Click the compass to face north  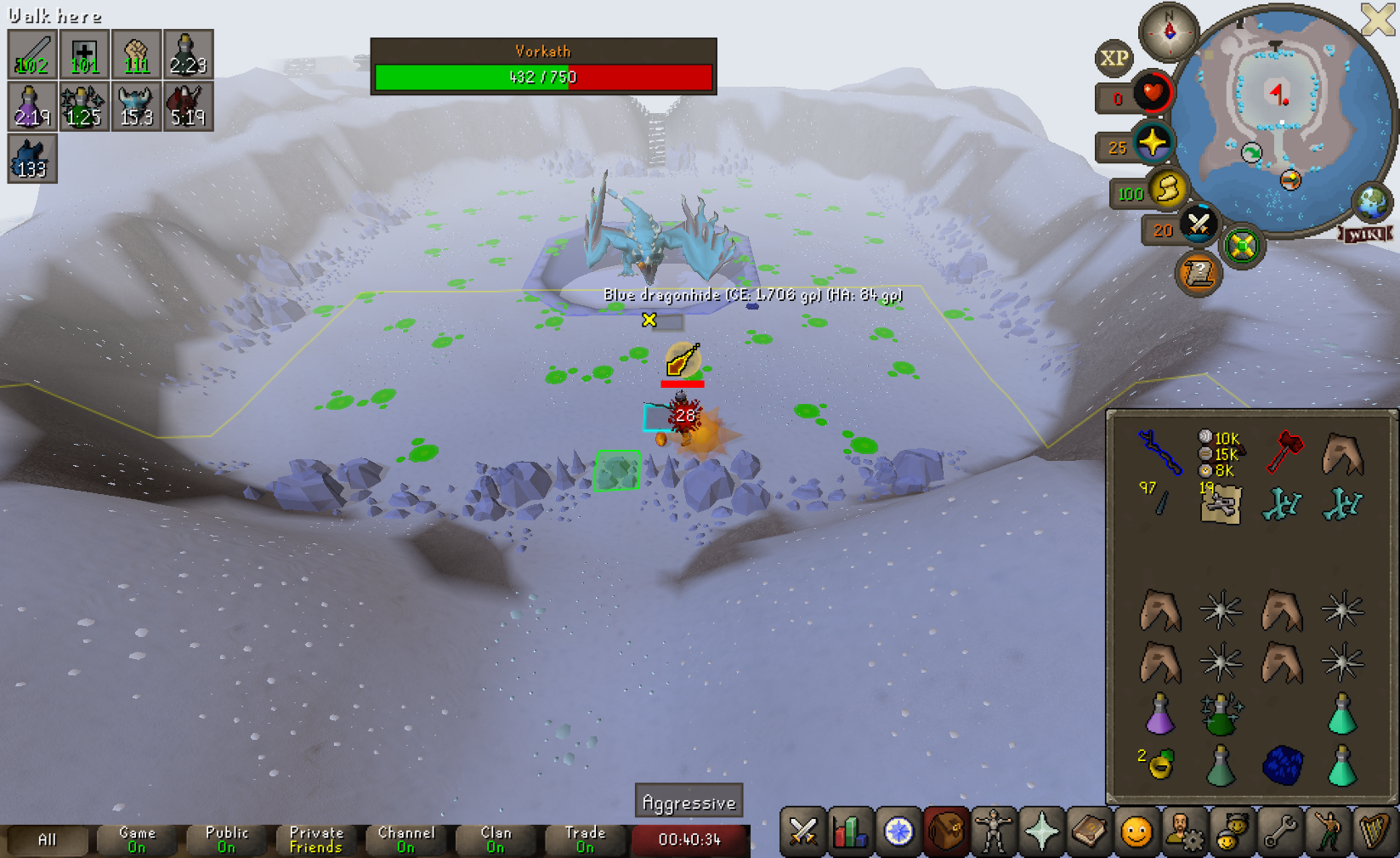(x=1169, y=31)
